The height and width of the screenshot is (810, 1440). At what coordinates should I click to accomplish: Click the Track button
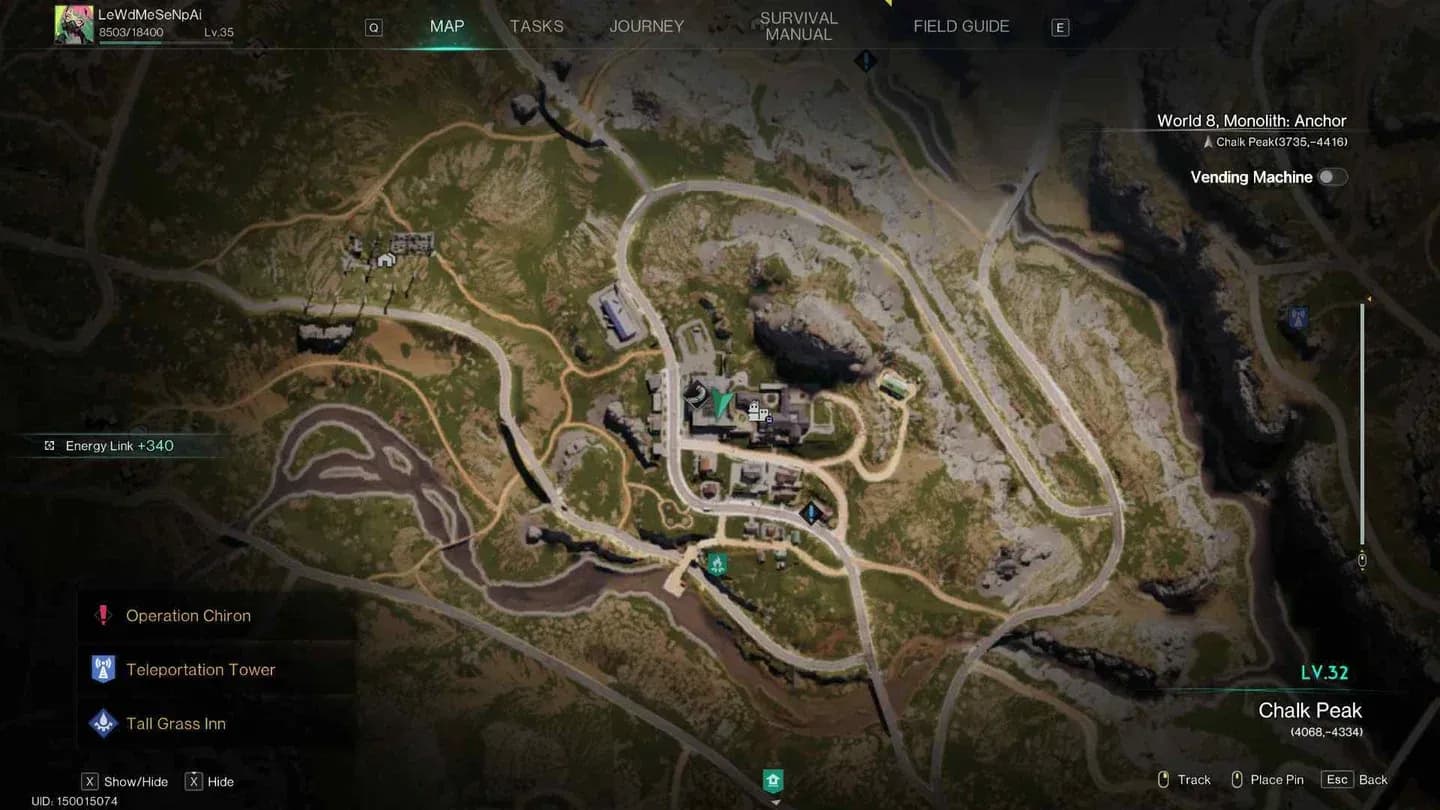tap(1192, 779)
